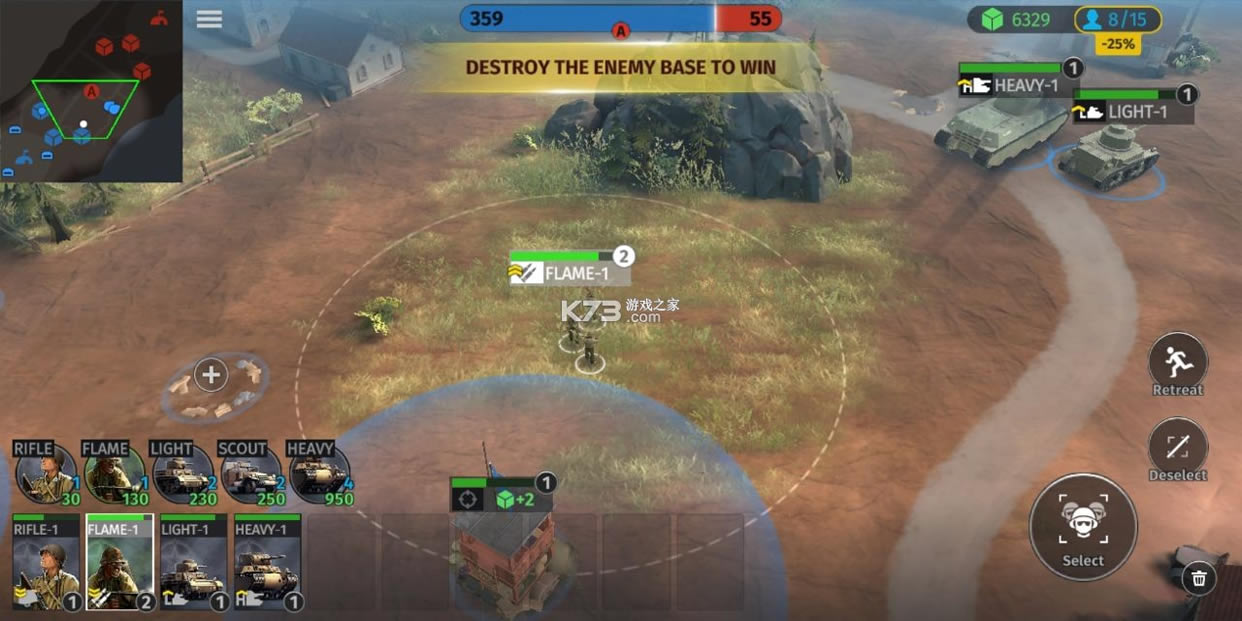Viewport: 1242px width, 621px height.
Task: Recruit a FLAME trooper unit
Action: coord(115,474)
